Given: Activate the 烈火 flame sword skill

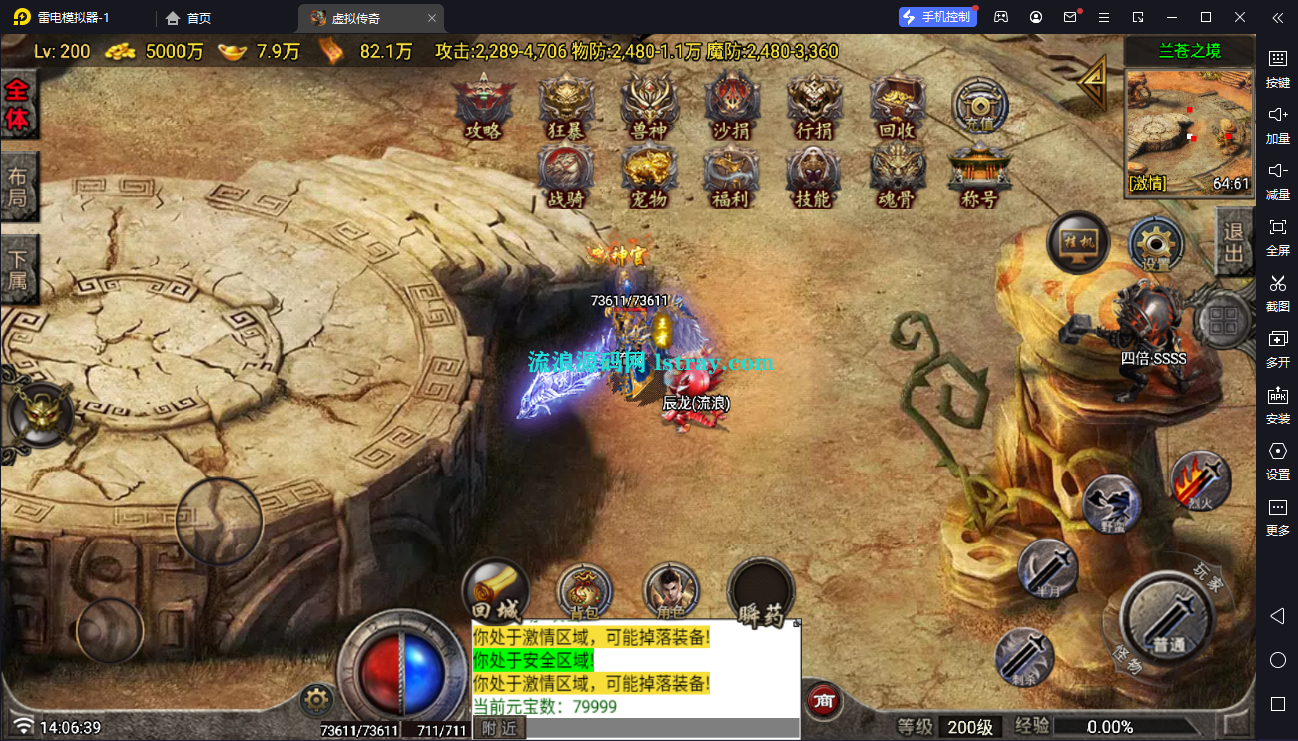Looking at the screenshot, I should click(1199, 481).
